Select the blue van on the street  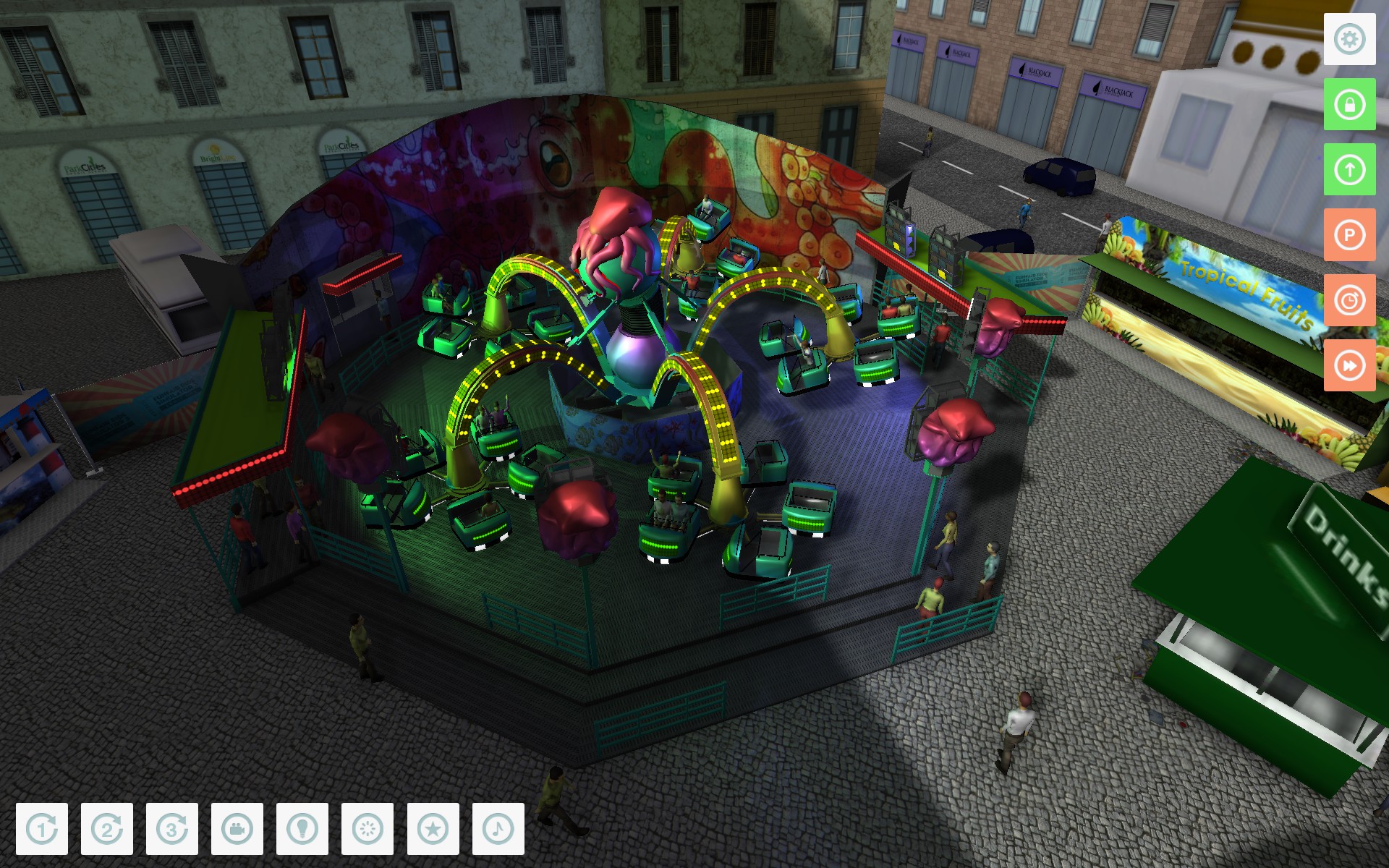(1060, 177)
